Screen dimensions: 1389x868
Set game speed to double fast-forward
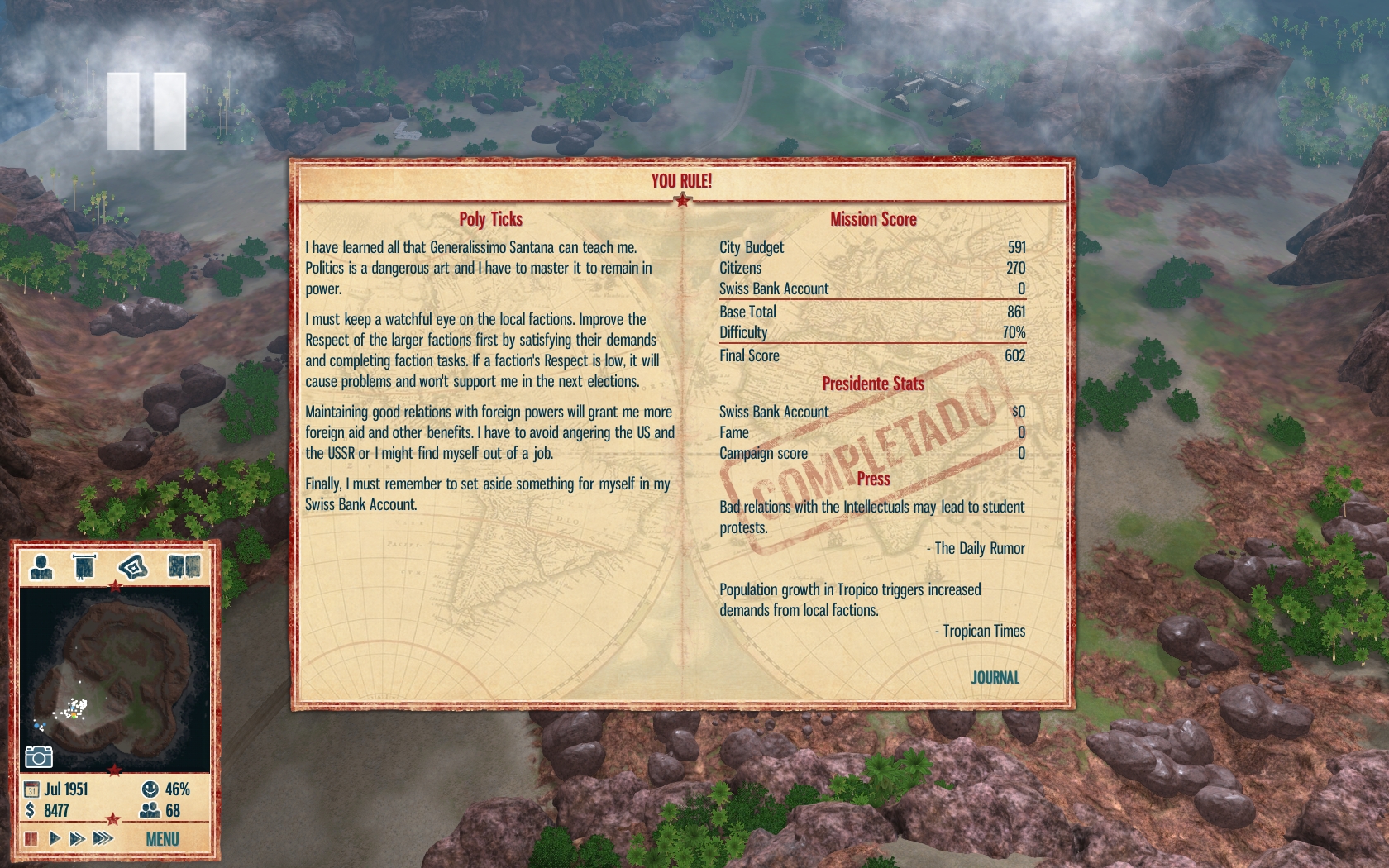[x=78, y=839]
